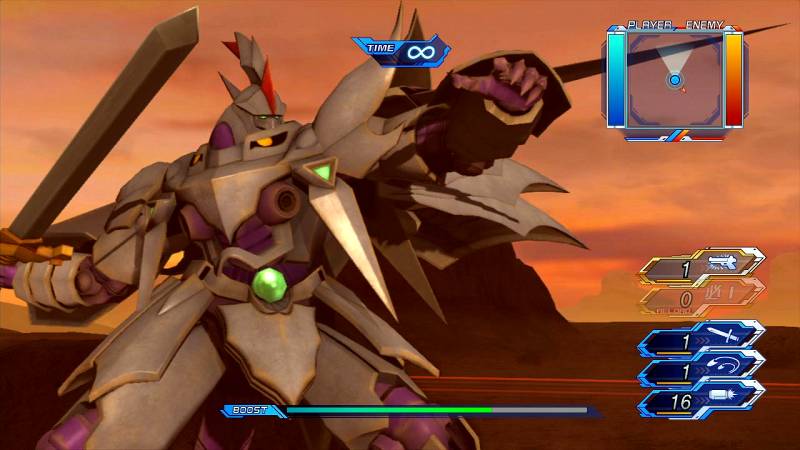The height and width of the screenshot is (450, 800).
Task: Click the radar minimap panel
Action: tap(675, 78)
